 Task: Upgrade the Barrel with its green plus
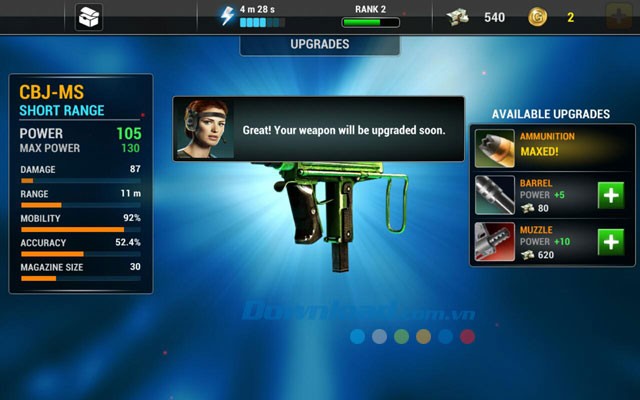[611, 195]
